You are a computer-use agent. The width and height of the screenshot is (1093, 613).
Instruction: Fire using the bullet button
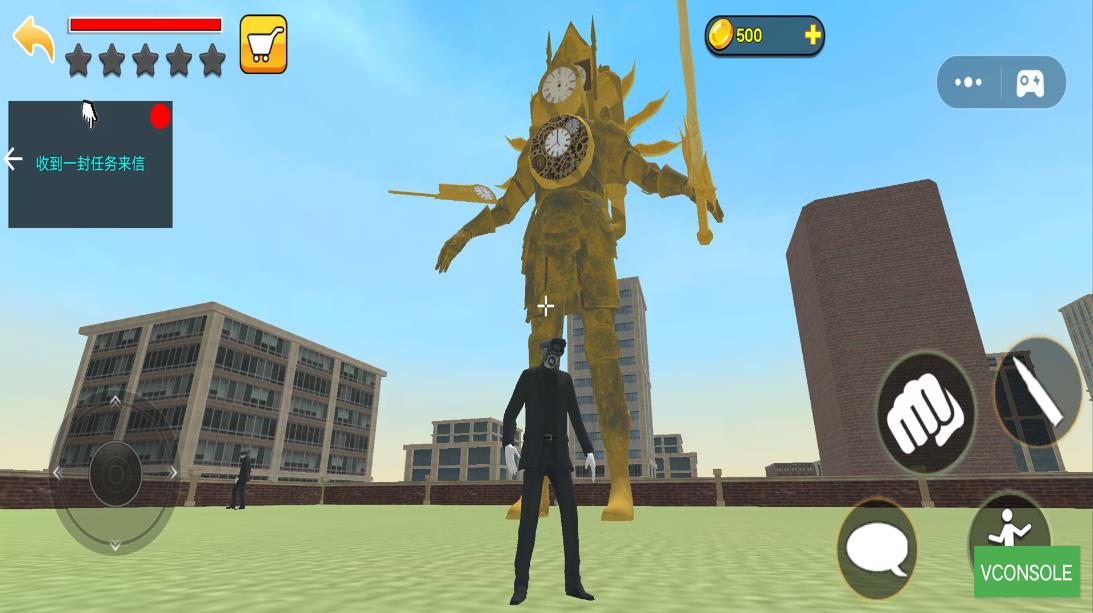tap(1037, 390)
